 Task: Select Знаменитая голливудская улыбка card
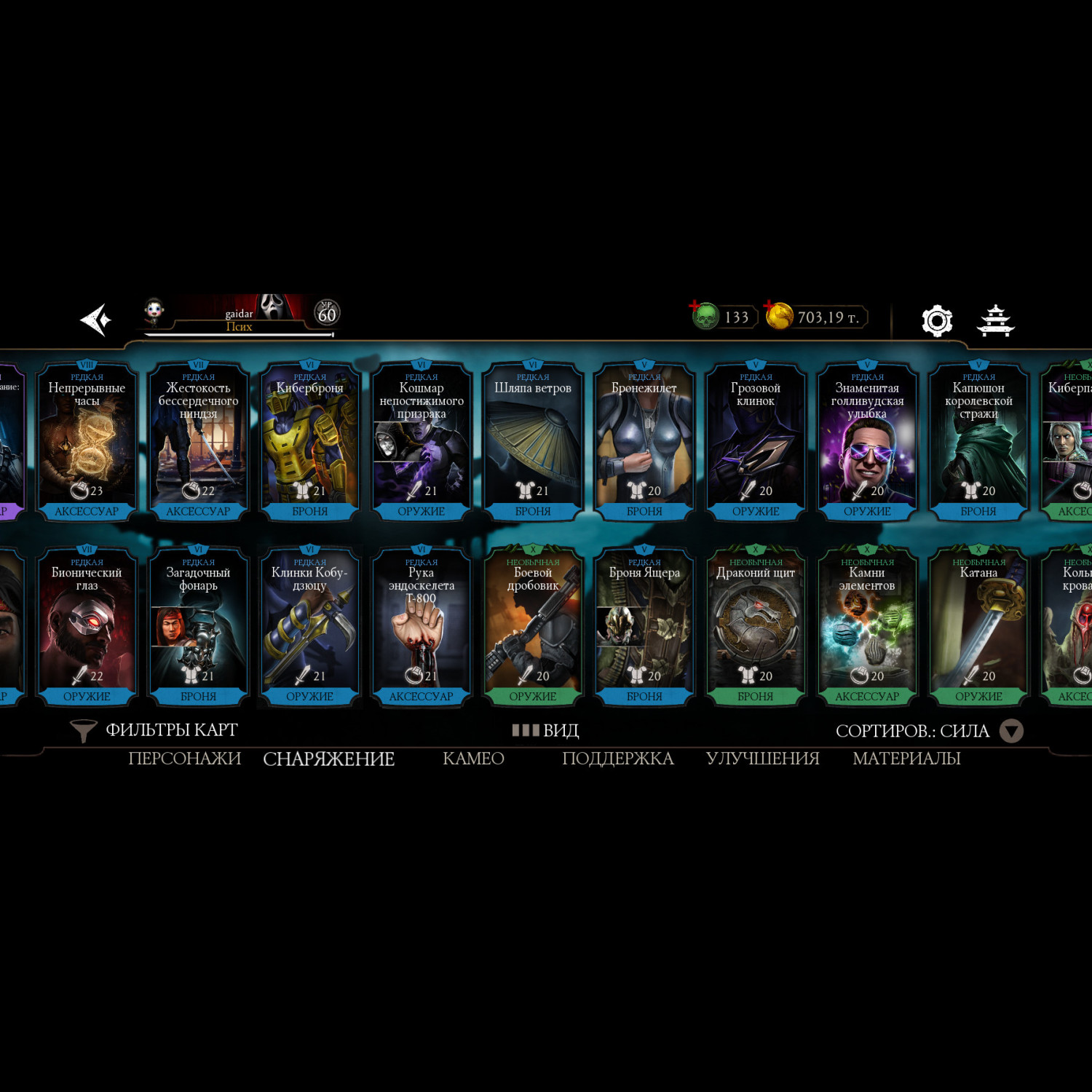point(867,441)
